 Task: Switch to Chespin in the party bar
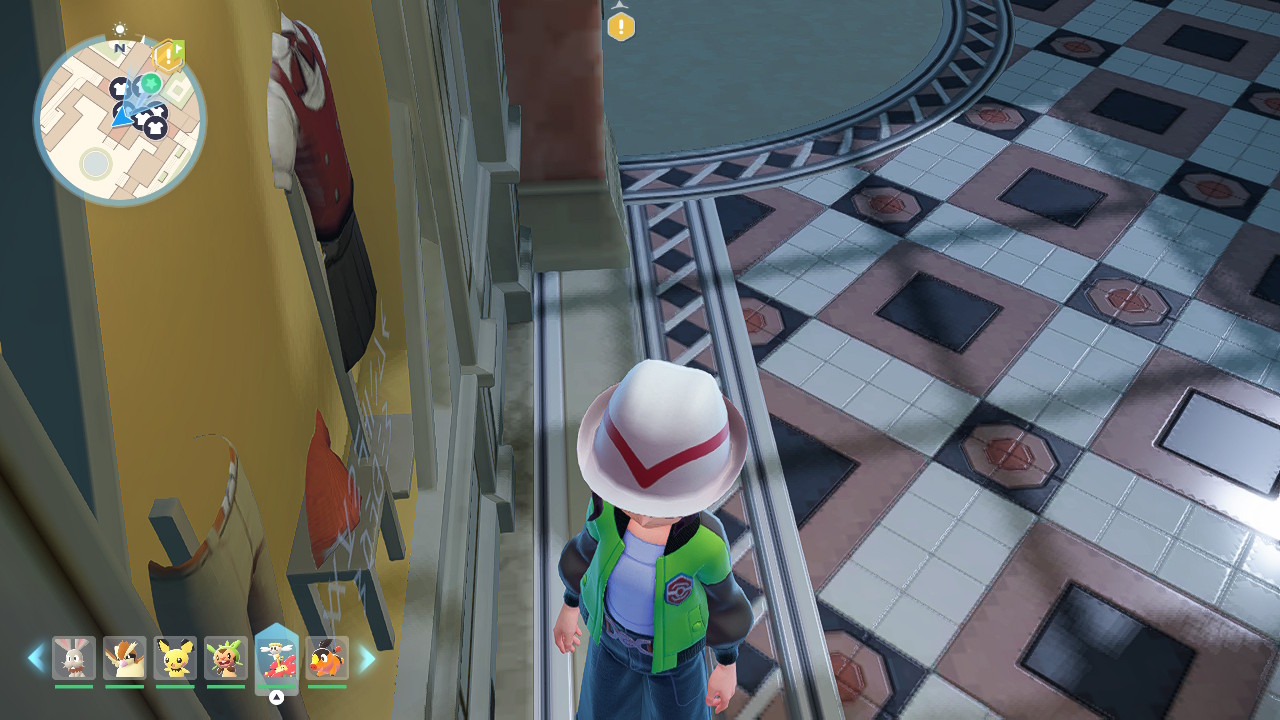226,658
